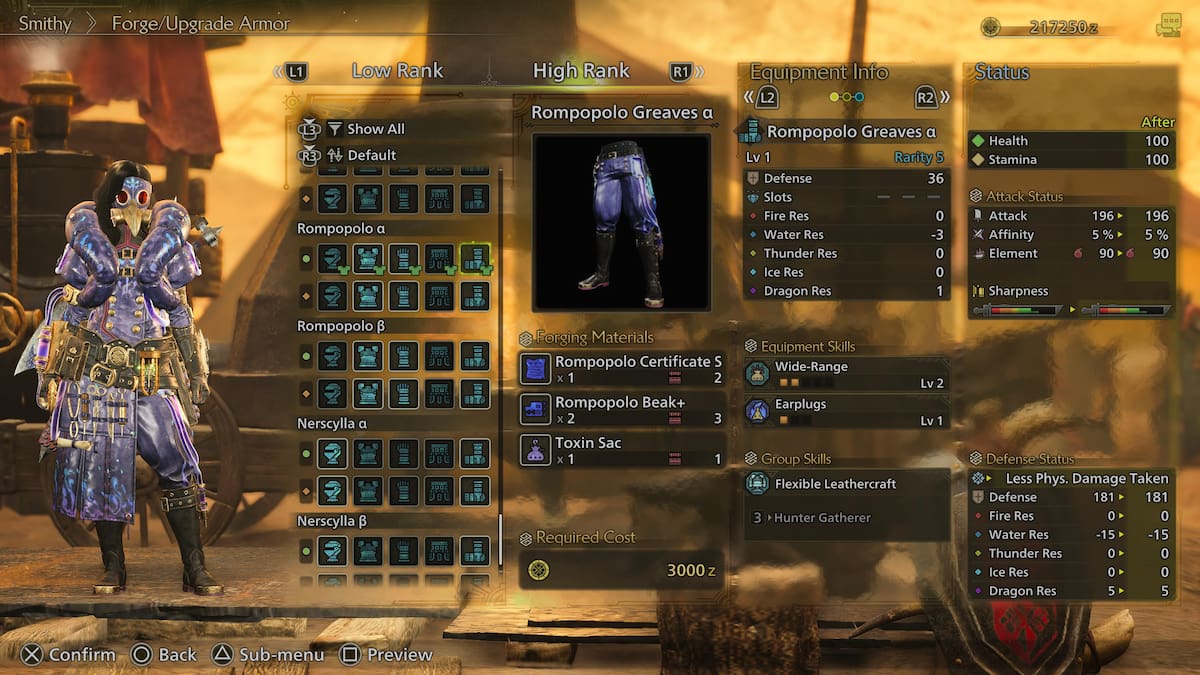
Task: Select the highlighted Rompopolo Greaves α slot
Action: (x=475, y=257)
